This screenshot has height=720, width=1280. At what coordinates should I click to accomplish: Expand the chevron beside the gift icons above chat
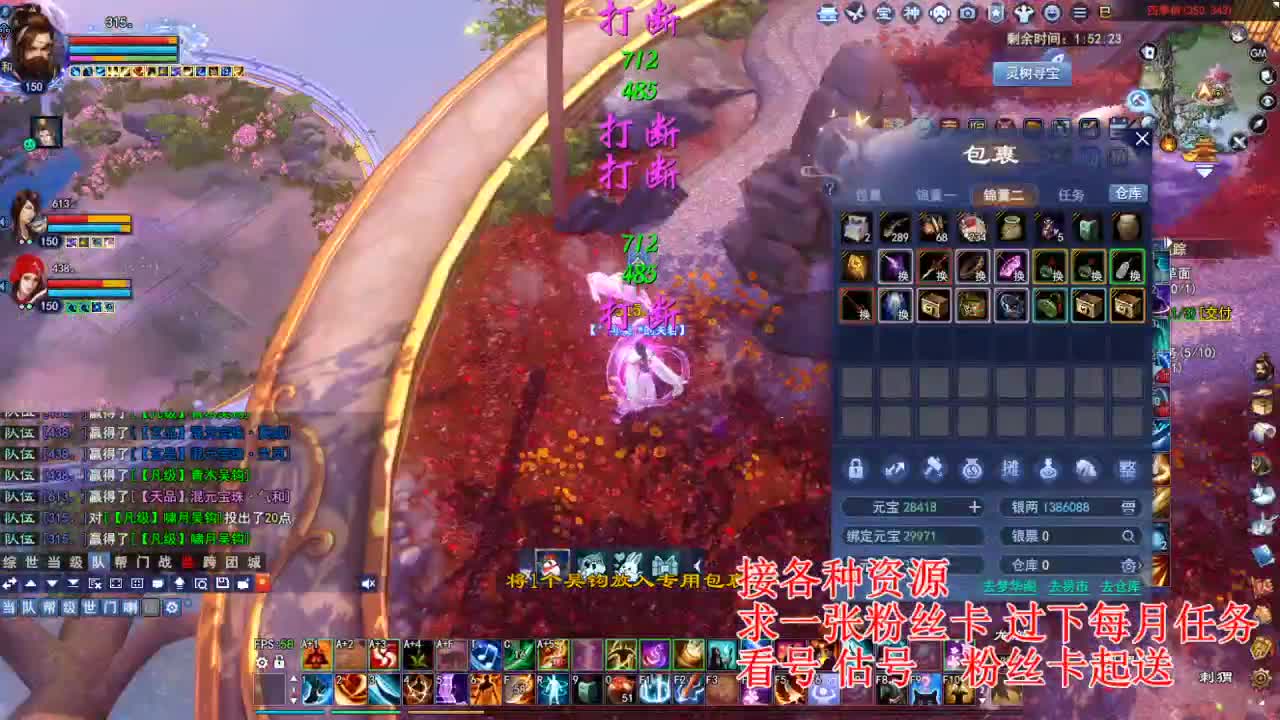coord(698,563)
